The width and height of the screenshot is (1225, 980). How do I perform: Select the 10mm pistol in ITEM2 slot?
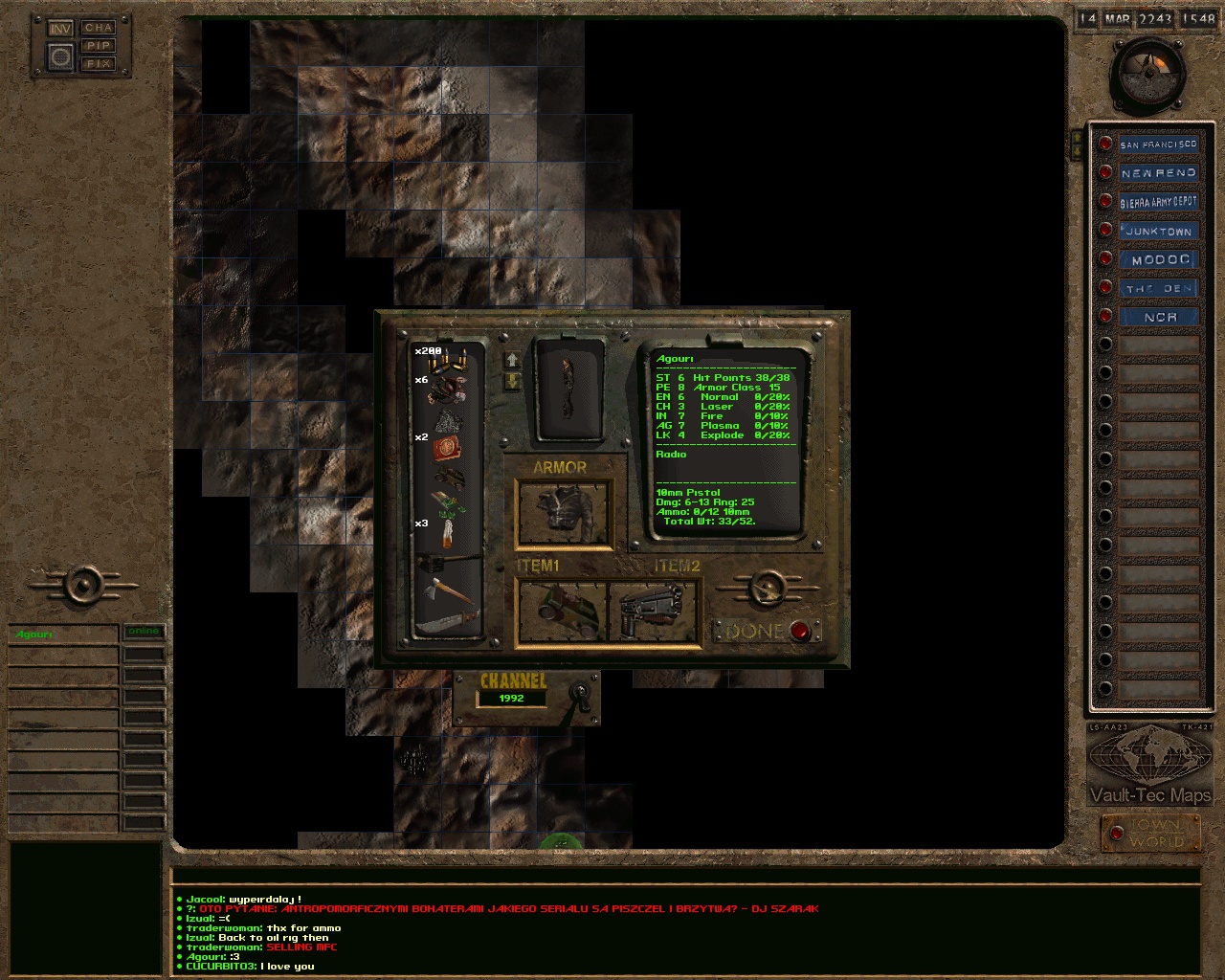coord(654,611)
